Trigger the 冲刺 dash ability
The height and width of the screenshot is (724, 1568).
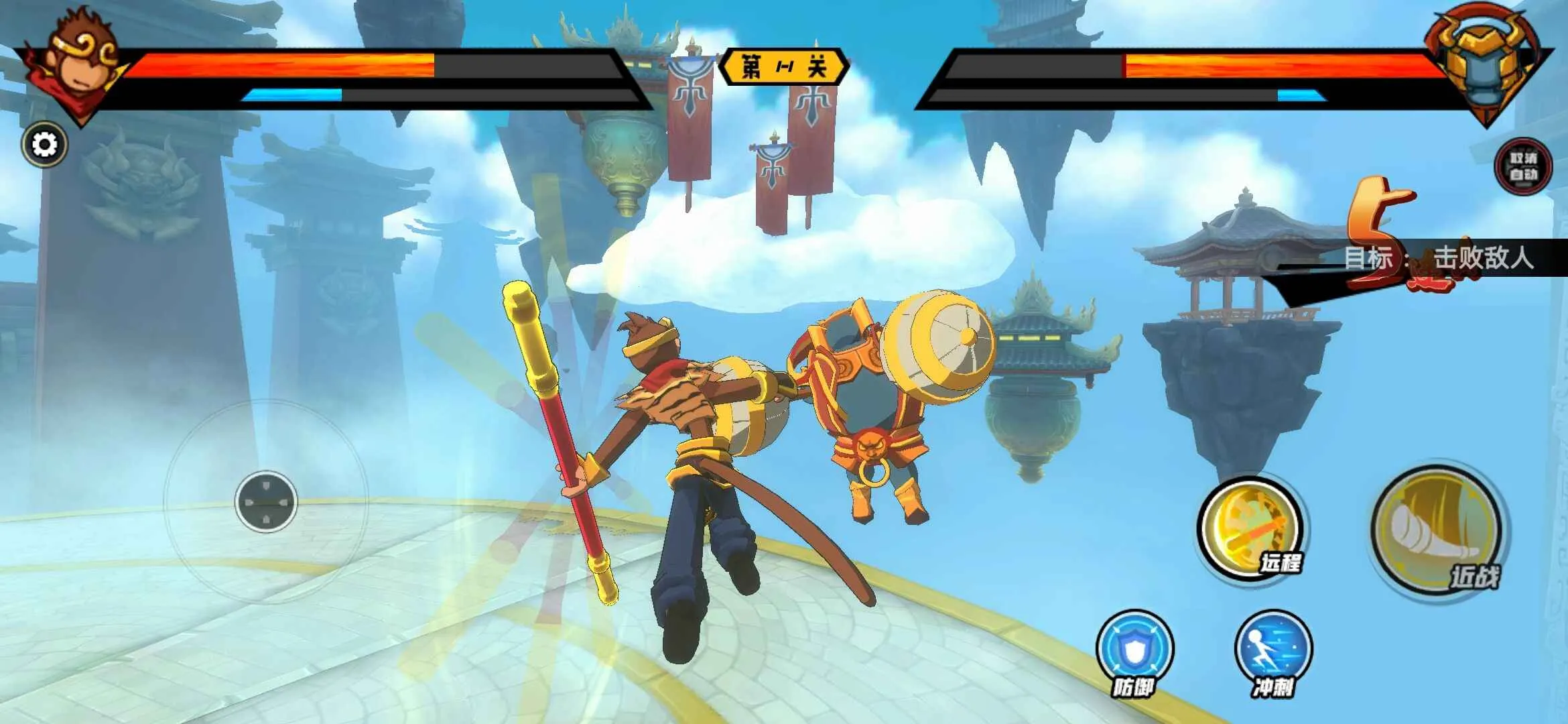pyautogui.click(x=1272, y=649)
